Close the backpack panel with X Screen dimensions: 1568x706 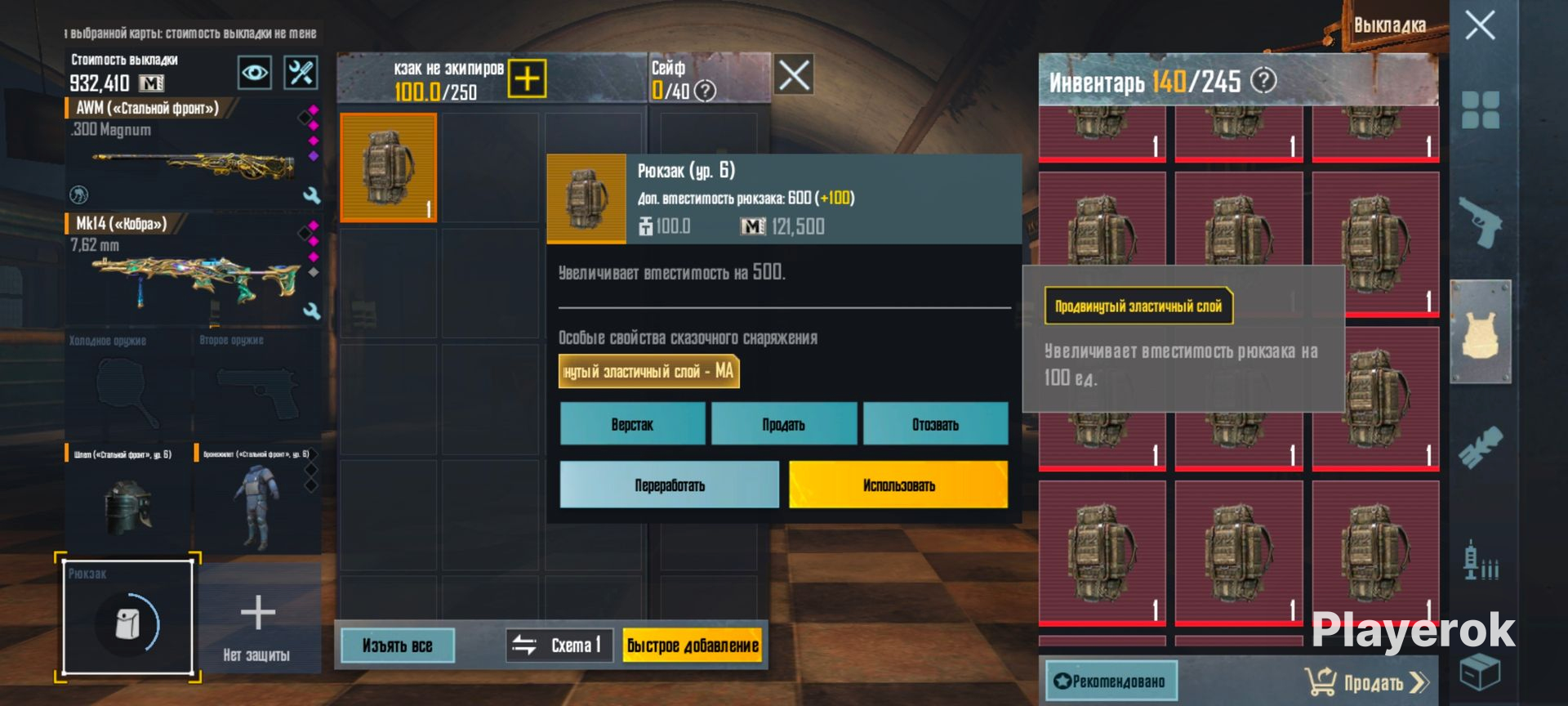click(793, 75)
